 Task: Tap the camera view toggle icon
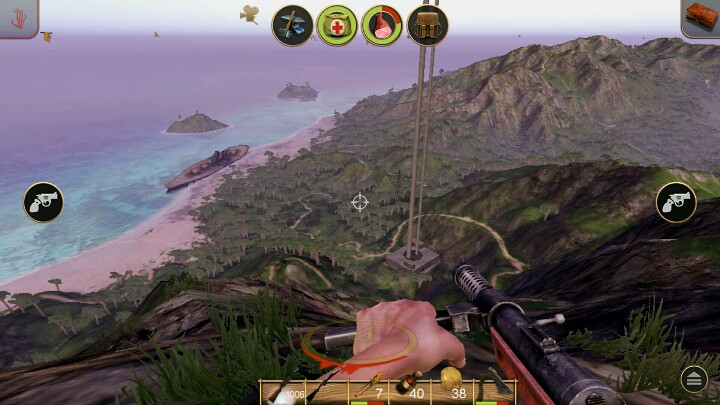[x=249, y=13]
